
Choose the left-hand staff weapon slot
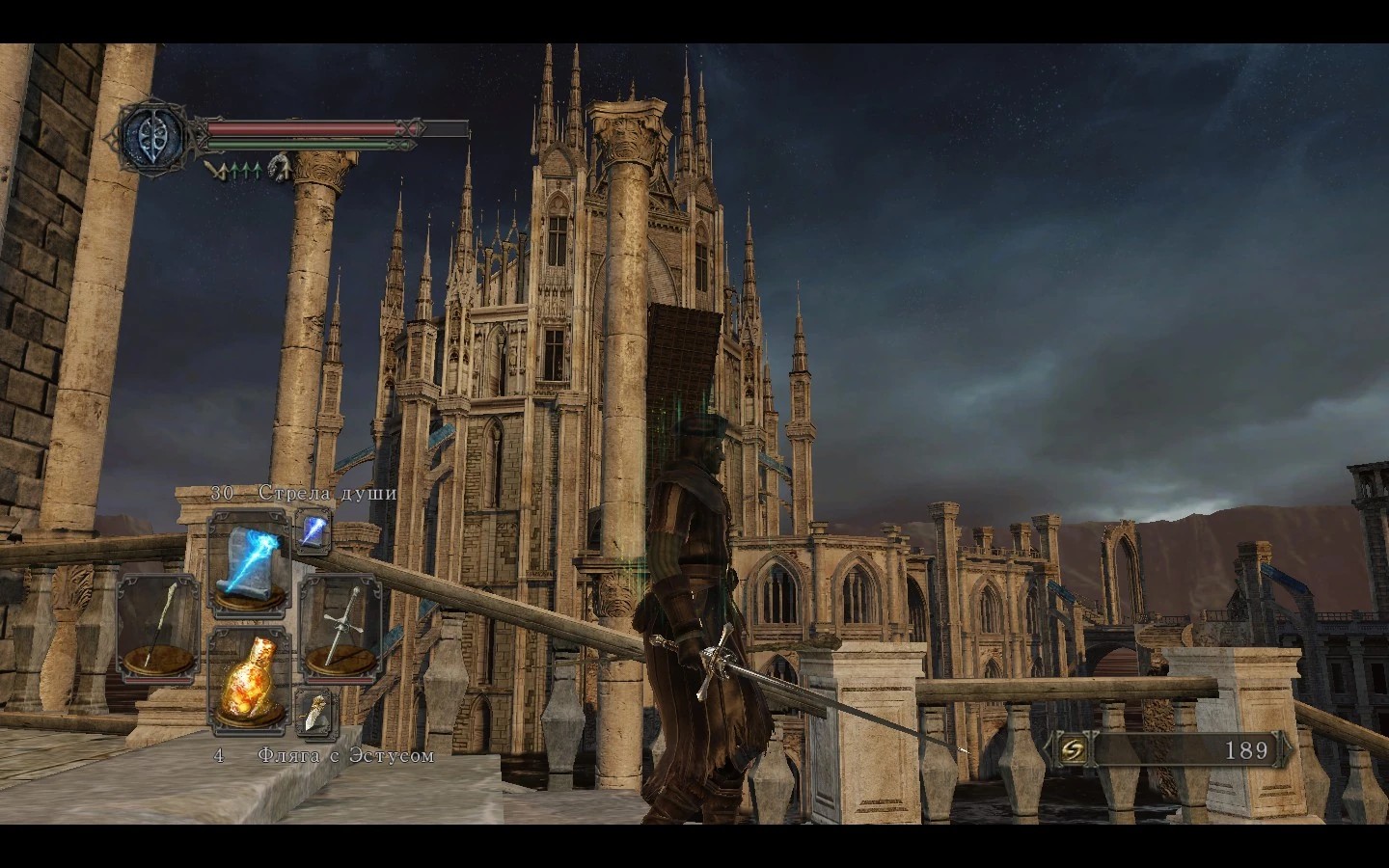click(x=158, y=623)
